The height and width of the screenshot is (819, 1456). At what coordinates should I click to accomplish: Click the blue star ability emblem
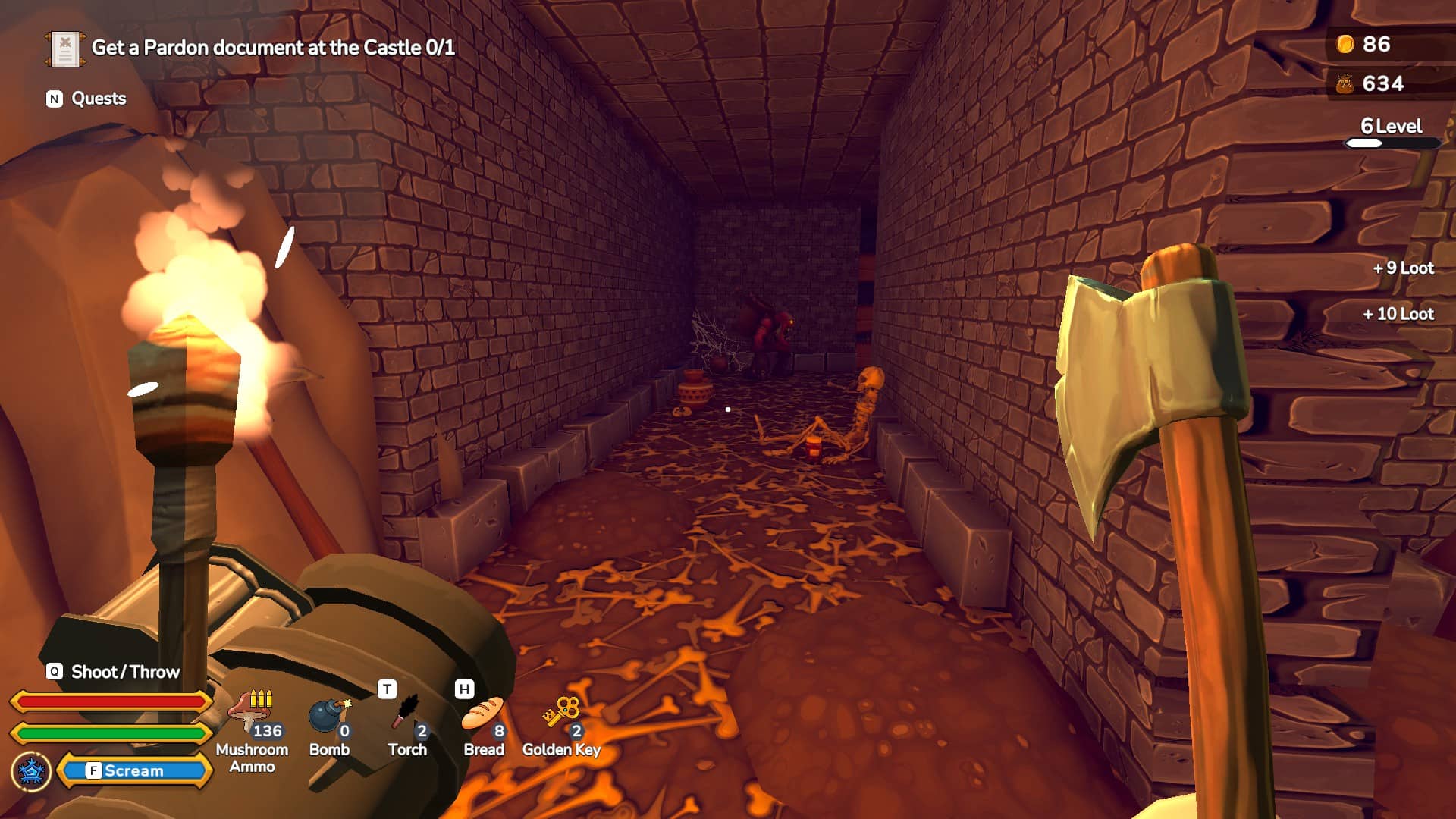pyautogui.click(x=31, y=771)
